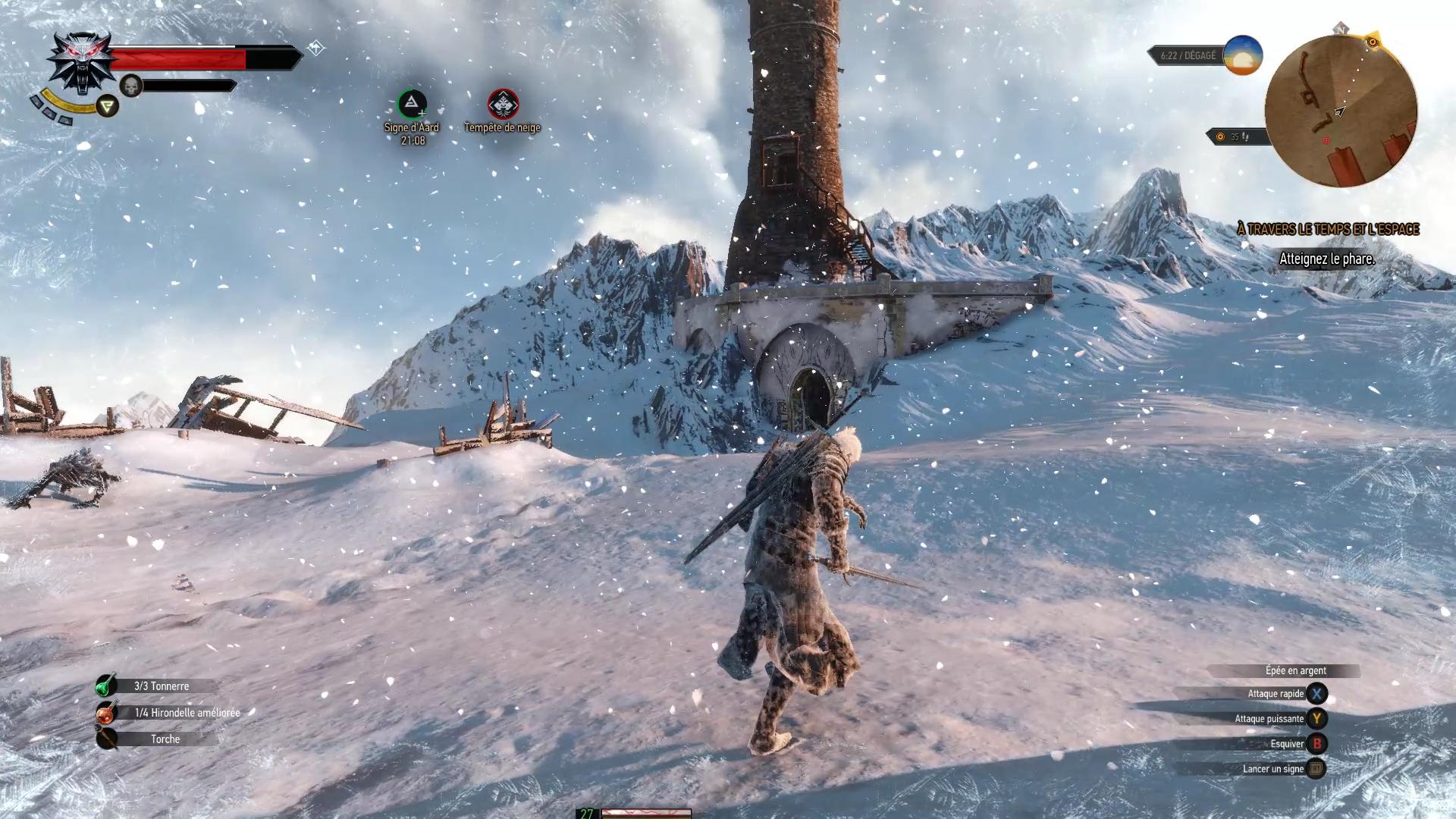Select the Signe d'Aard buff icon
The image size is (1456, 819).
(412, 104)
